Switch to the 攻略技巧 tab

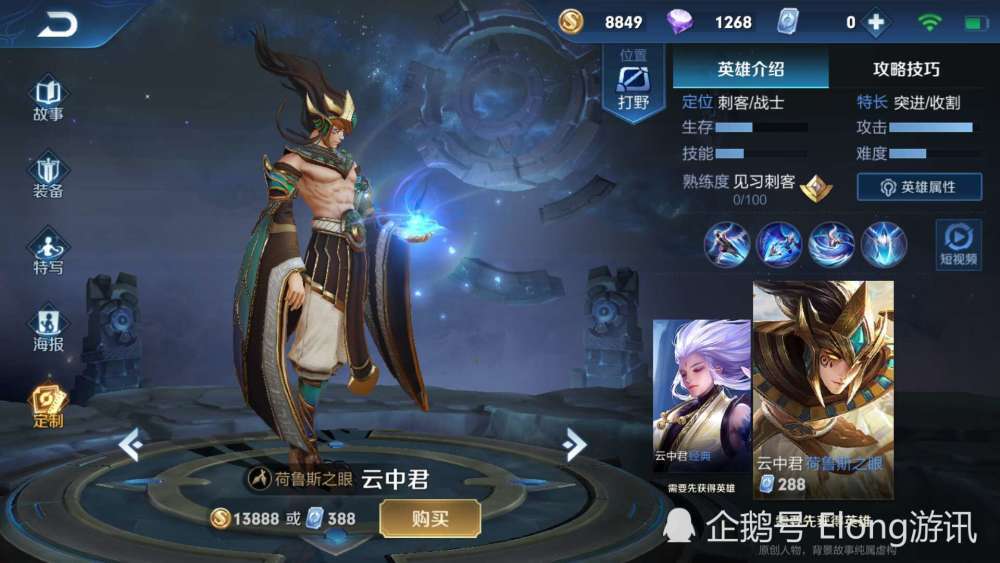coord(906,69)
